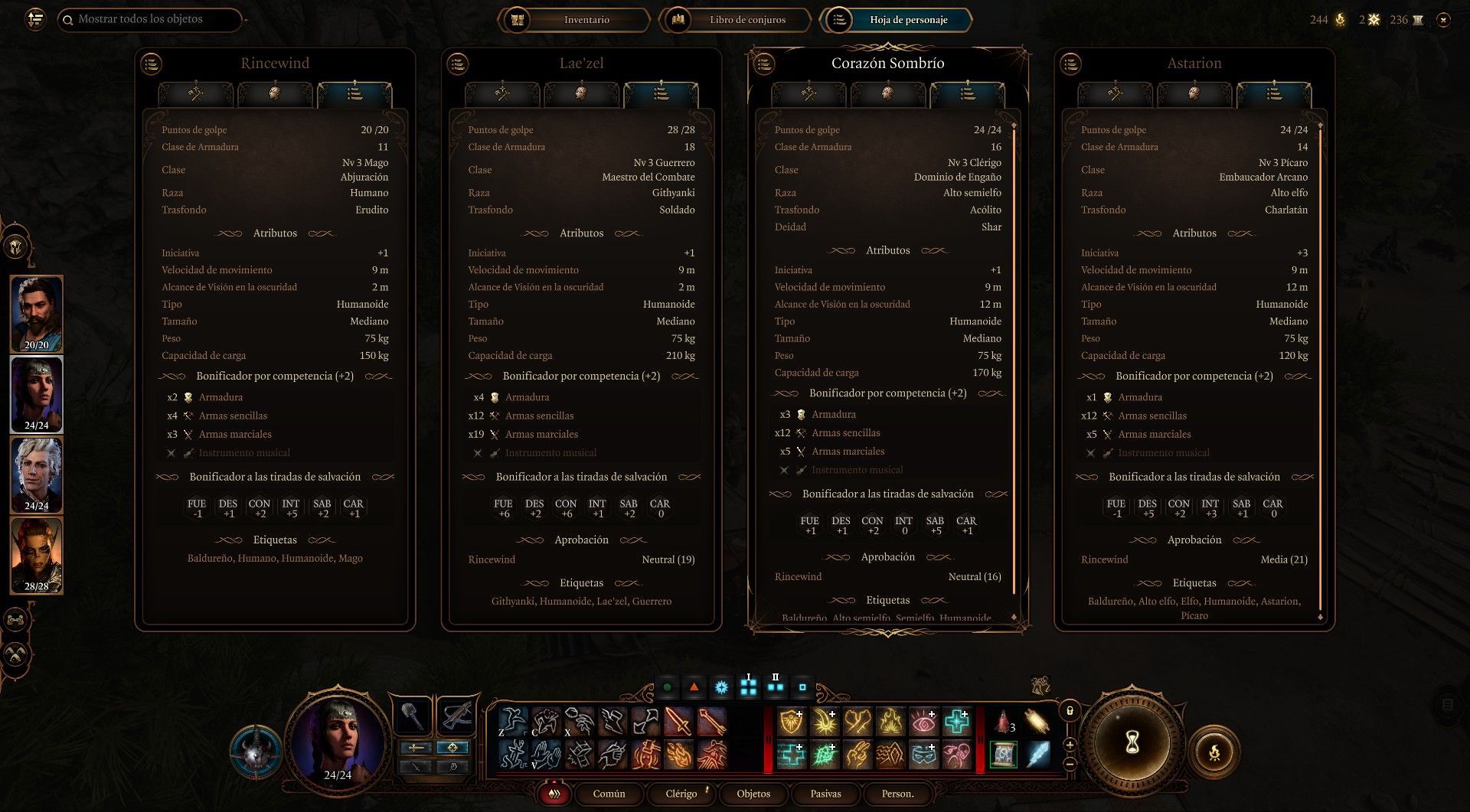Open the Inventario tab

574,20
